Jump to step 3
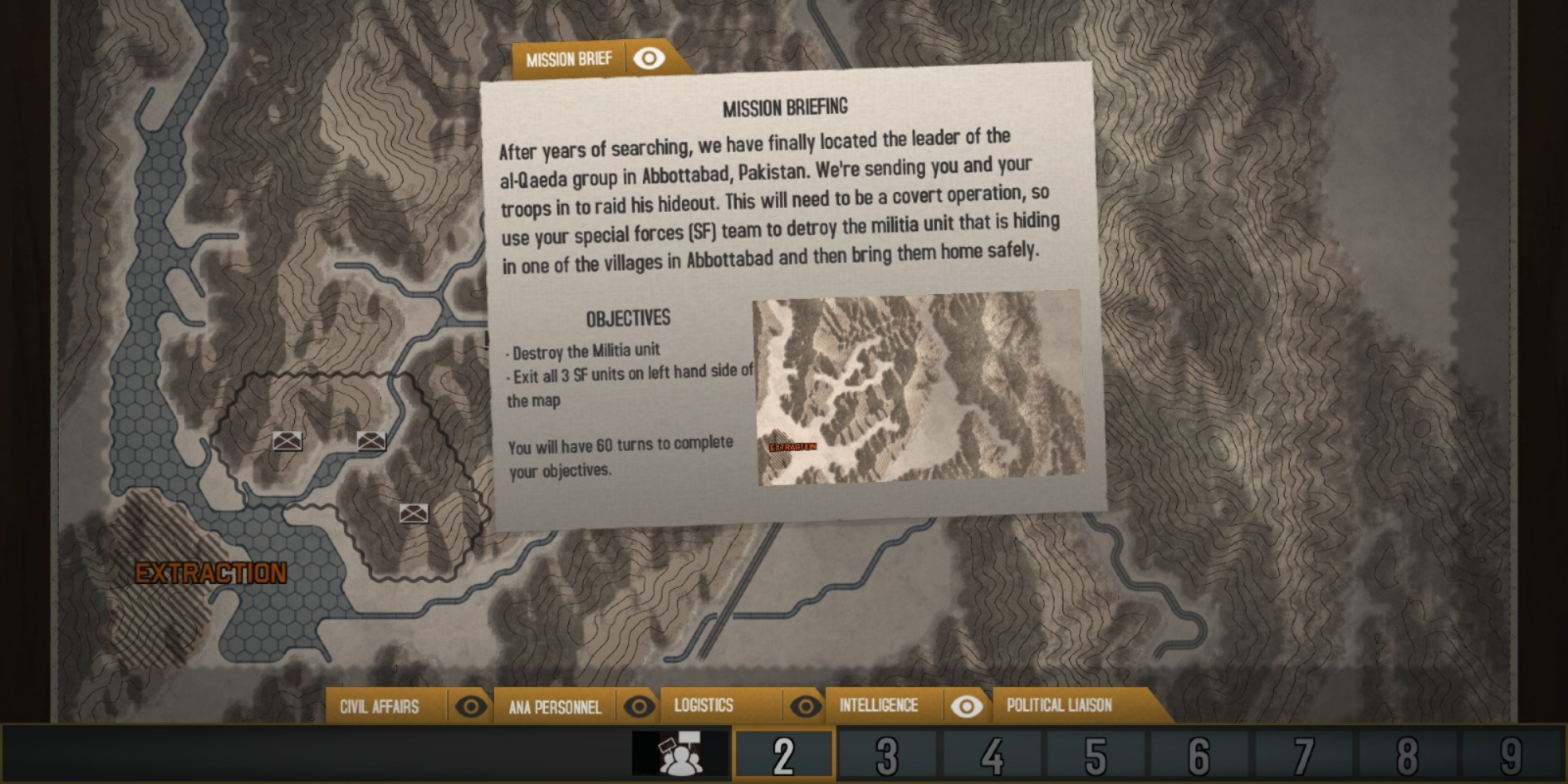 887,756
